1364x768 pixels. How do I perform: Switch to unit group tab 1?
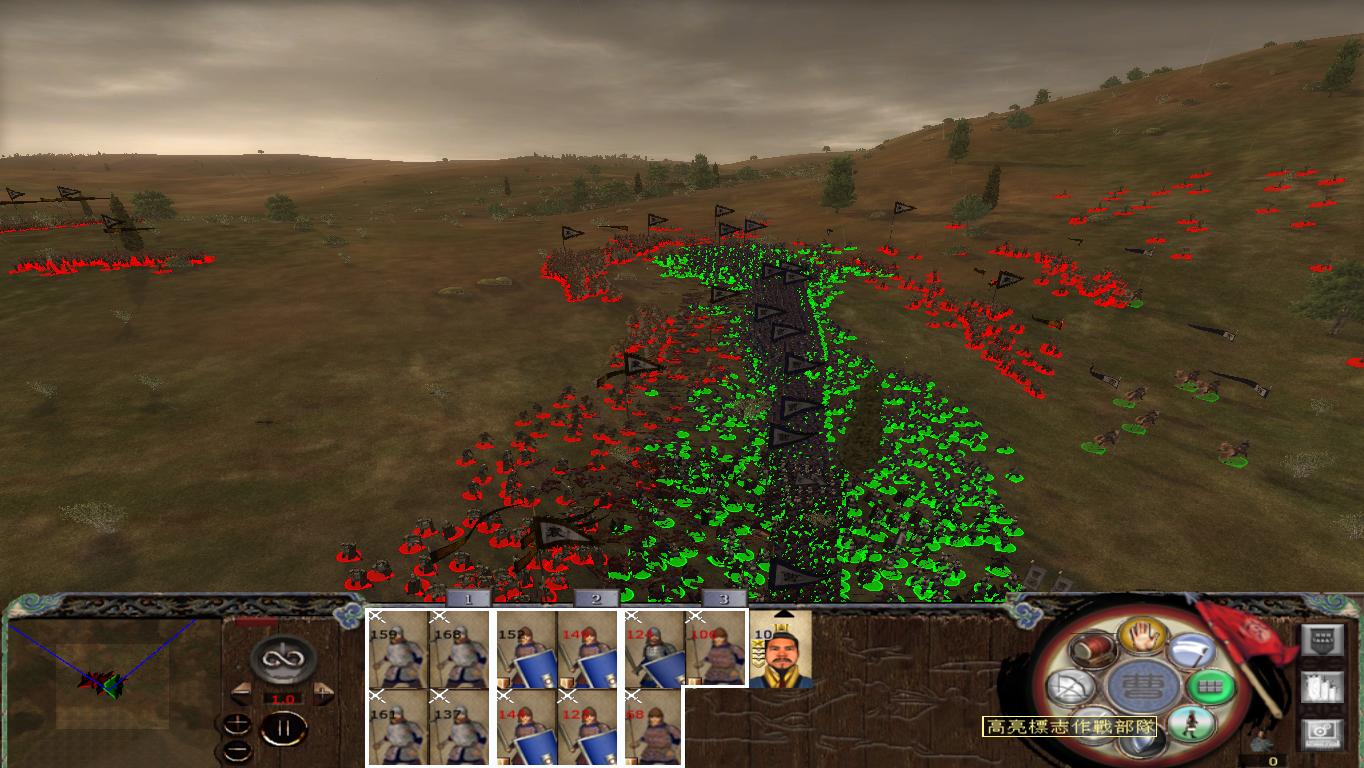(x=466, y=600)
